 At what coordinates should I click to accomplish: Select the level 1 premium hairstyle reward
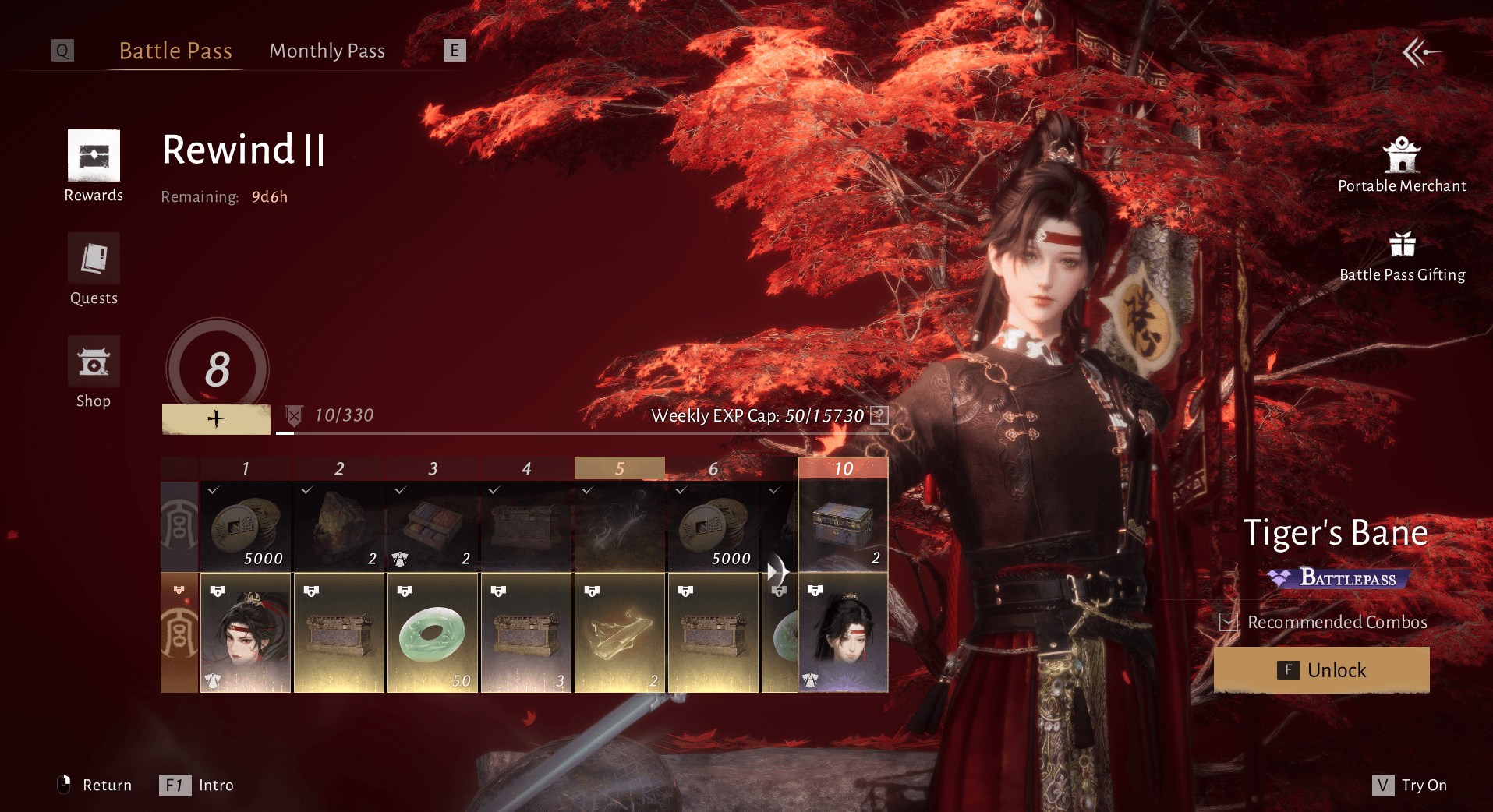[246, 633]
